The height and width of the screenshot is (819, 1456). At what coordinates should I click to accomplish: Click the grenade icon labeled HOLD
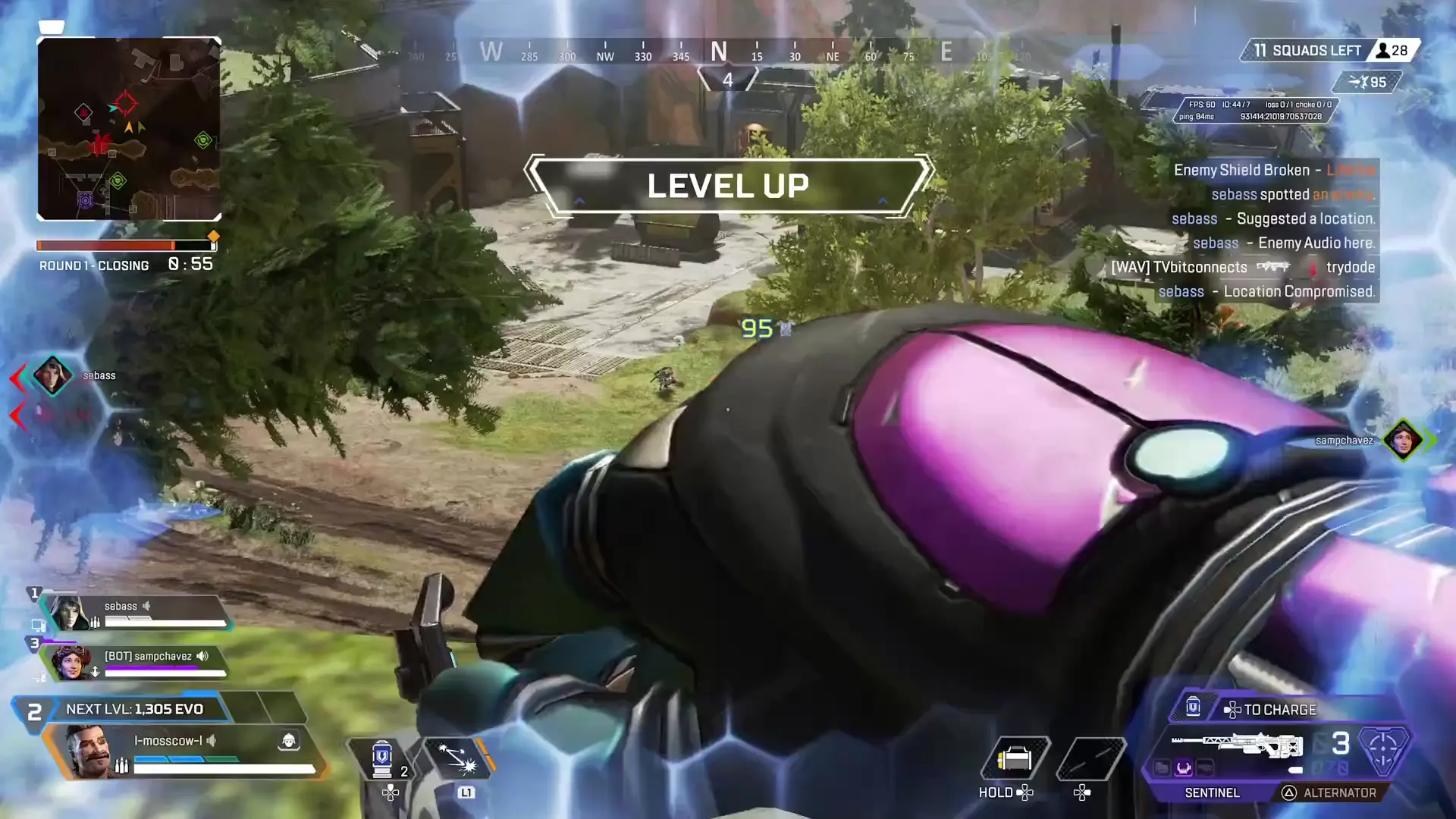point(1016,757)
